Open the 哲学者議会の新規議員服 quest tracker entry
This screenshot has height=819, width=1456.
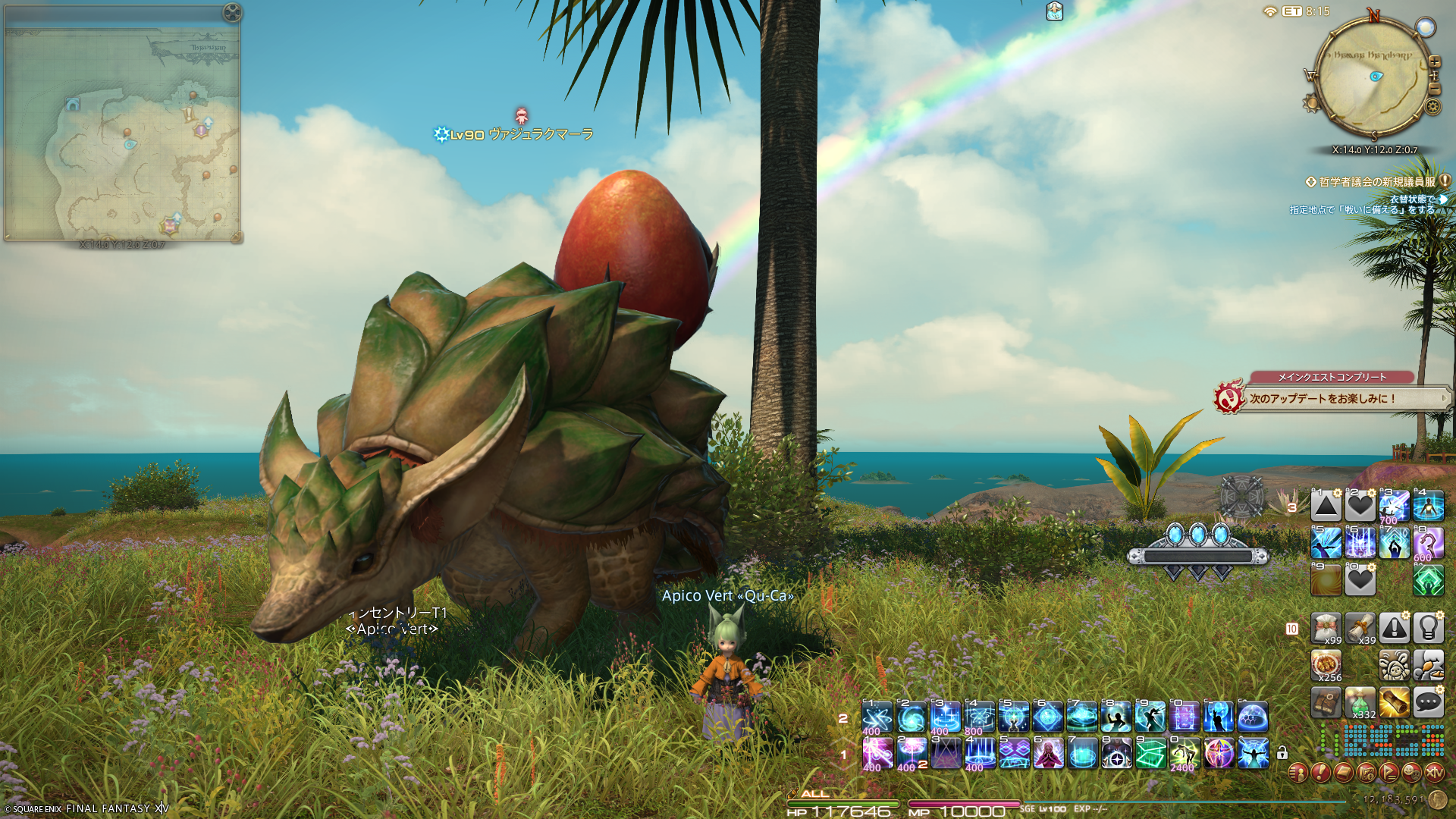(x=1376, y=182)
